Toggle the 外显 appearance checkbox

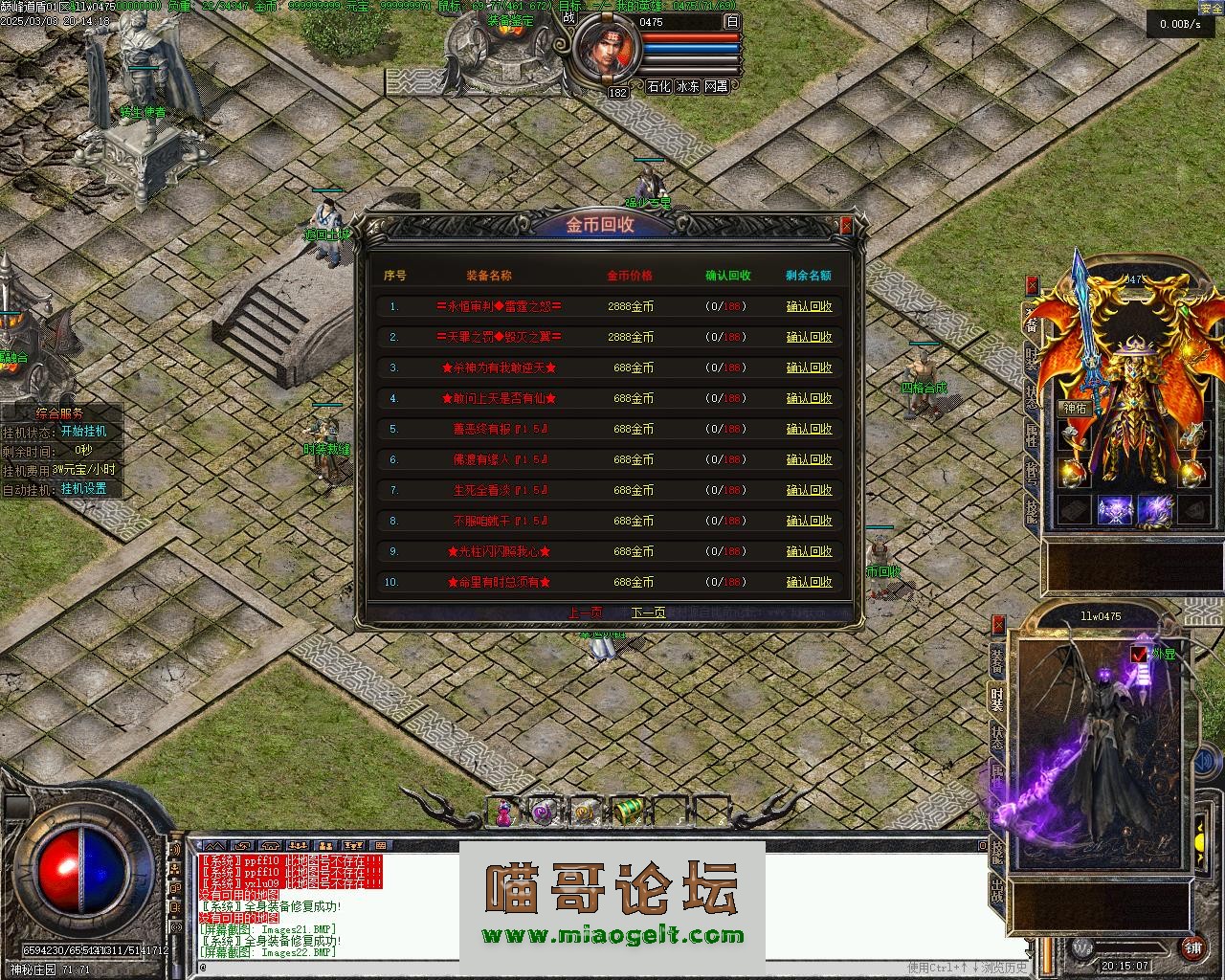point(1138,655)
